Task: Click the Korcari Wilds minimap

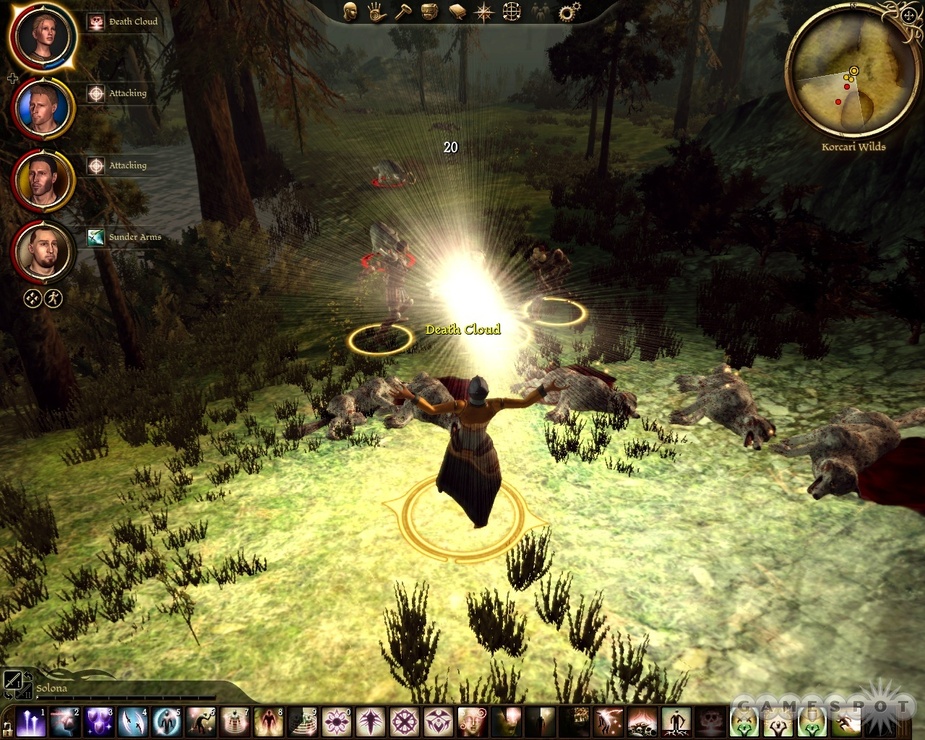Action: (x=853, y=70)
